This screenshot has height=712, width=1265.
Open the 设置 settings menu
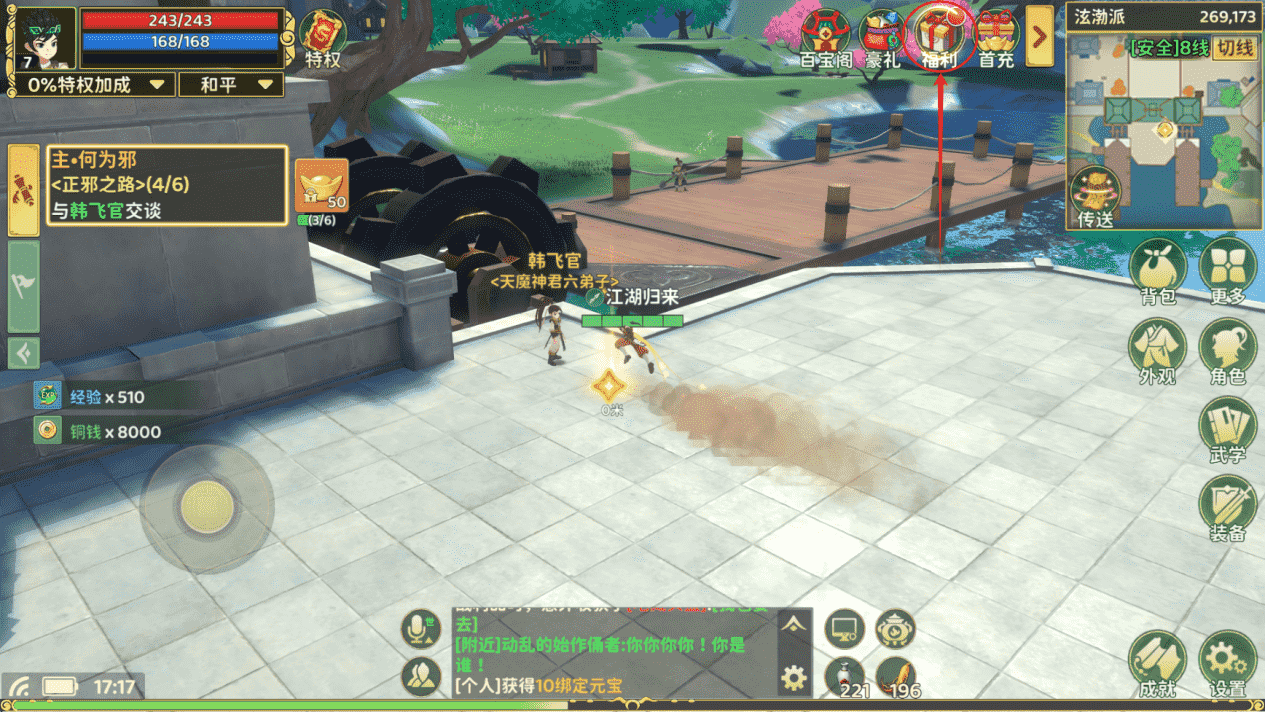coord(1228,664)
